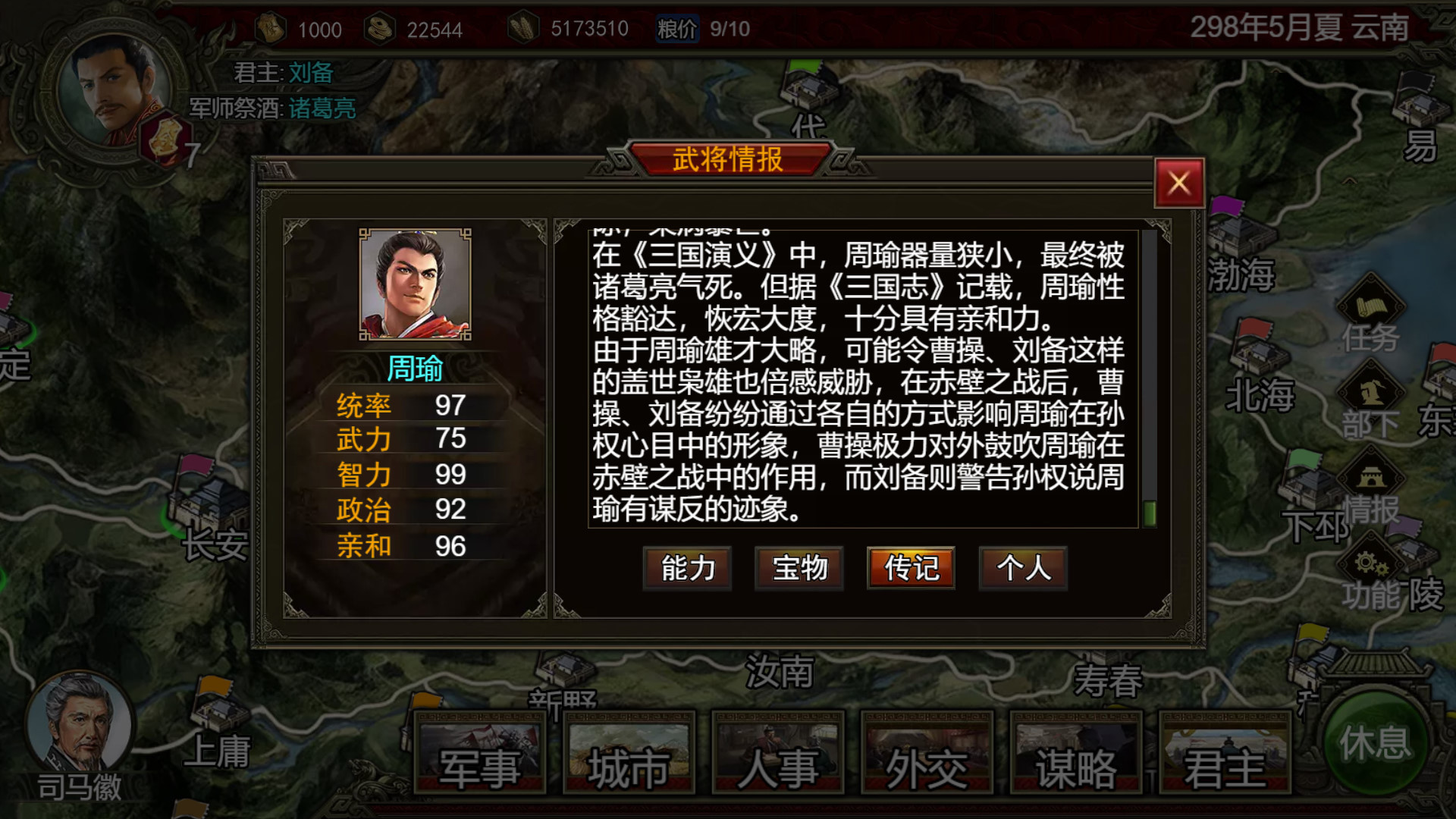This screenshot has height=819, width=1456.
Task: Switch to the 宝物 (Treasure) tab
Action: 799,569
